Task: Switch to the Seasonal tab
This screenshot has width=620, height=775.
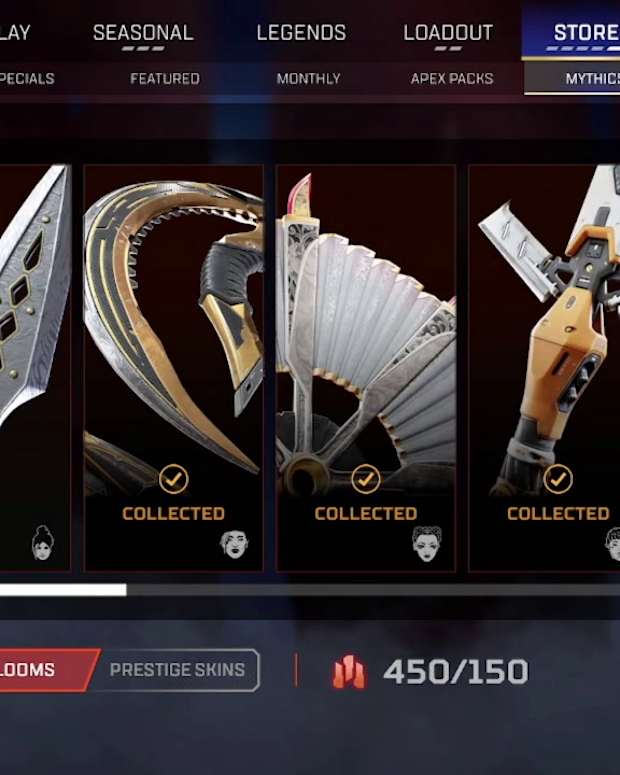Action: coord(143,32)
